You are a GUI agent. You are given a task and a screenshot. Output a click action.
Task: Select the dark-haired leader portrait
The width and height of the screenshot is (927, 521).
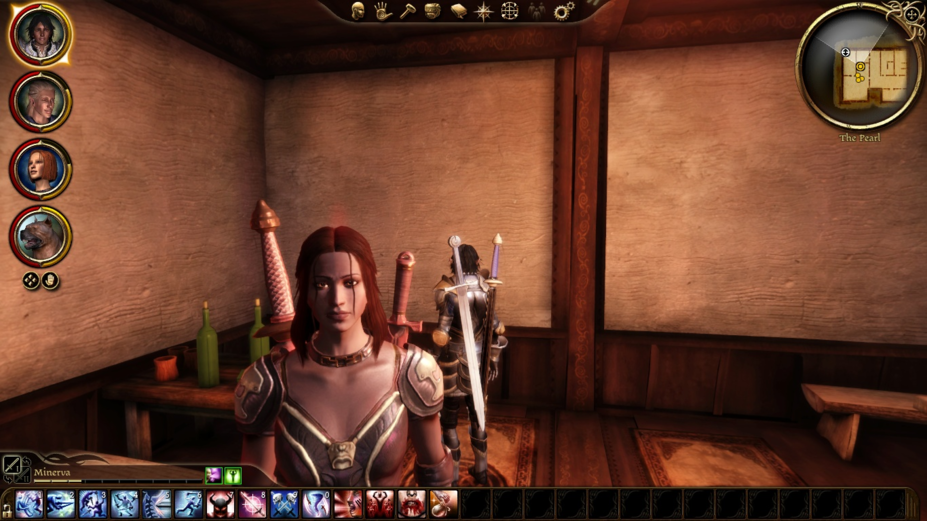point(41,34)
